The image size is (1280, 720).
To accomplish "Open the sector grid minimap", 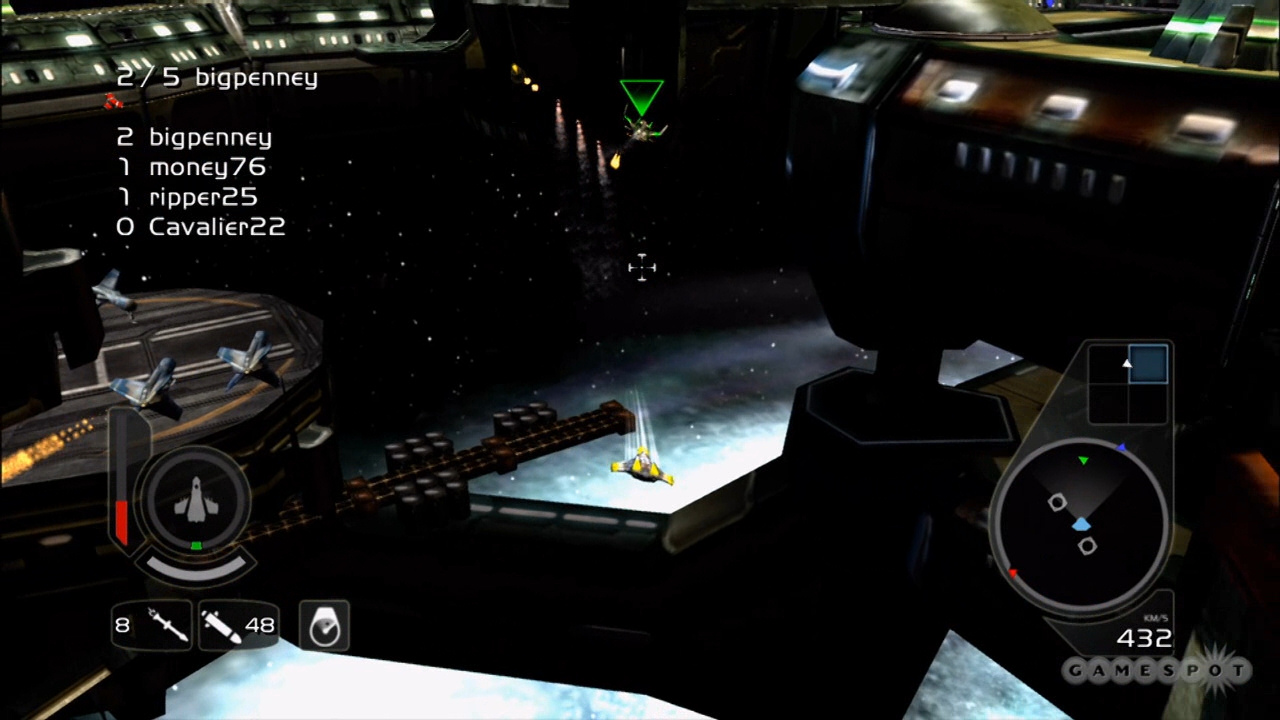I will (x=1129, y=383).
